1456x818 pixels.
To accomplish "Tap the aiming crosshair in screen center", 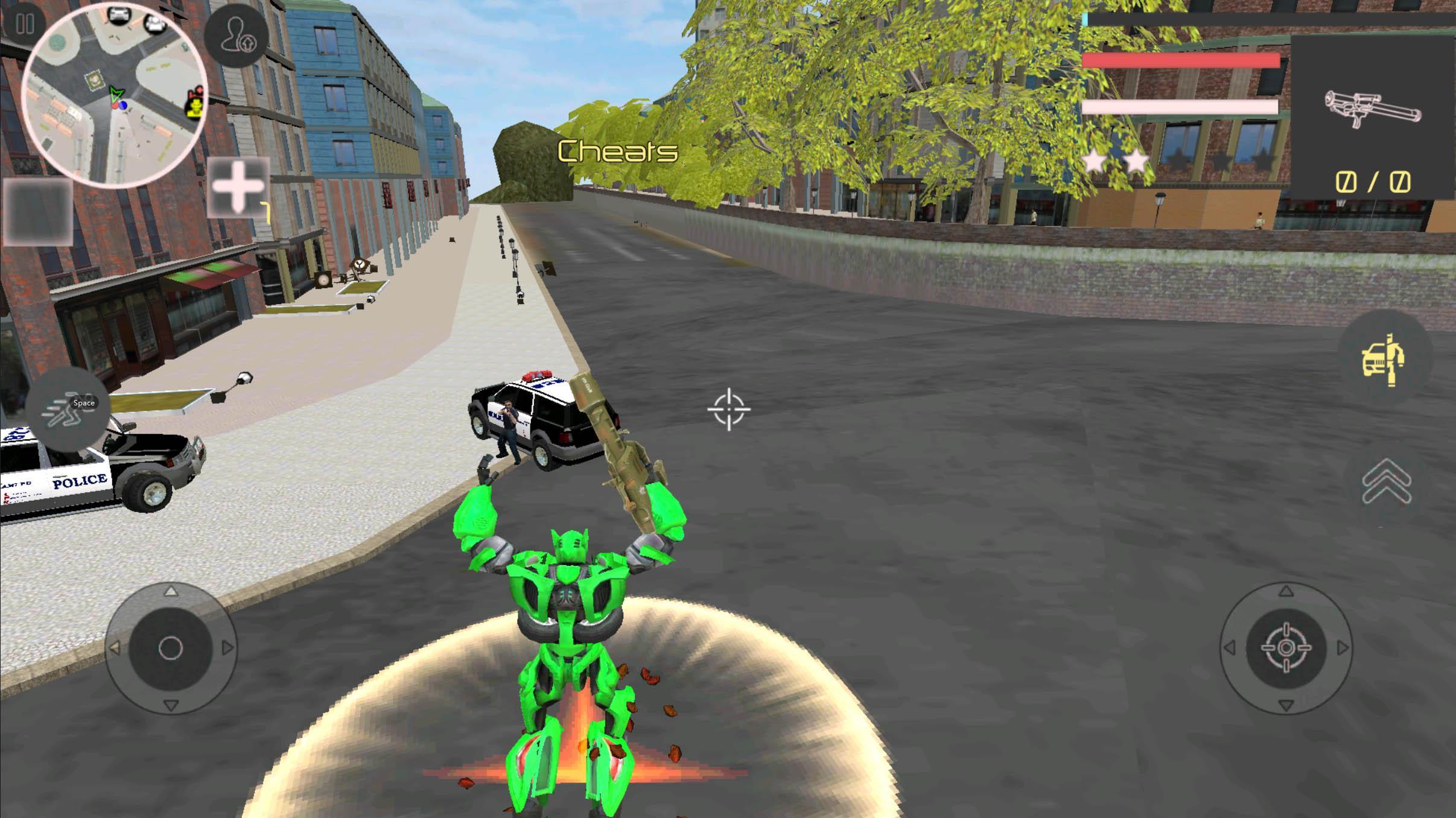I will (728, 410).
